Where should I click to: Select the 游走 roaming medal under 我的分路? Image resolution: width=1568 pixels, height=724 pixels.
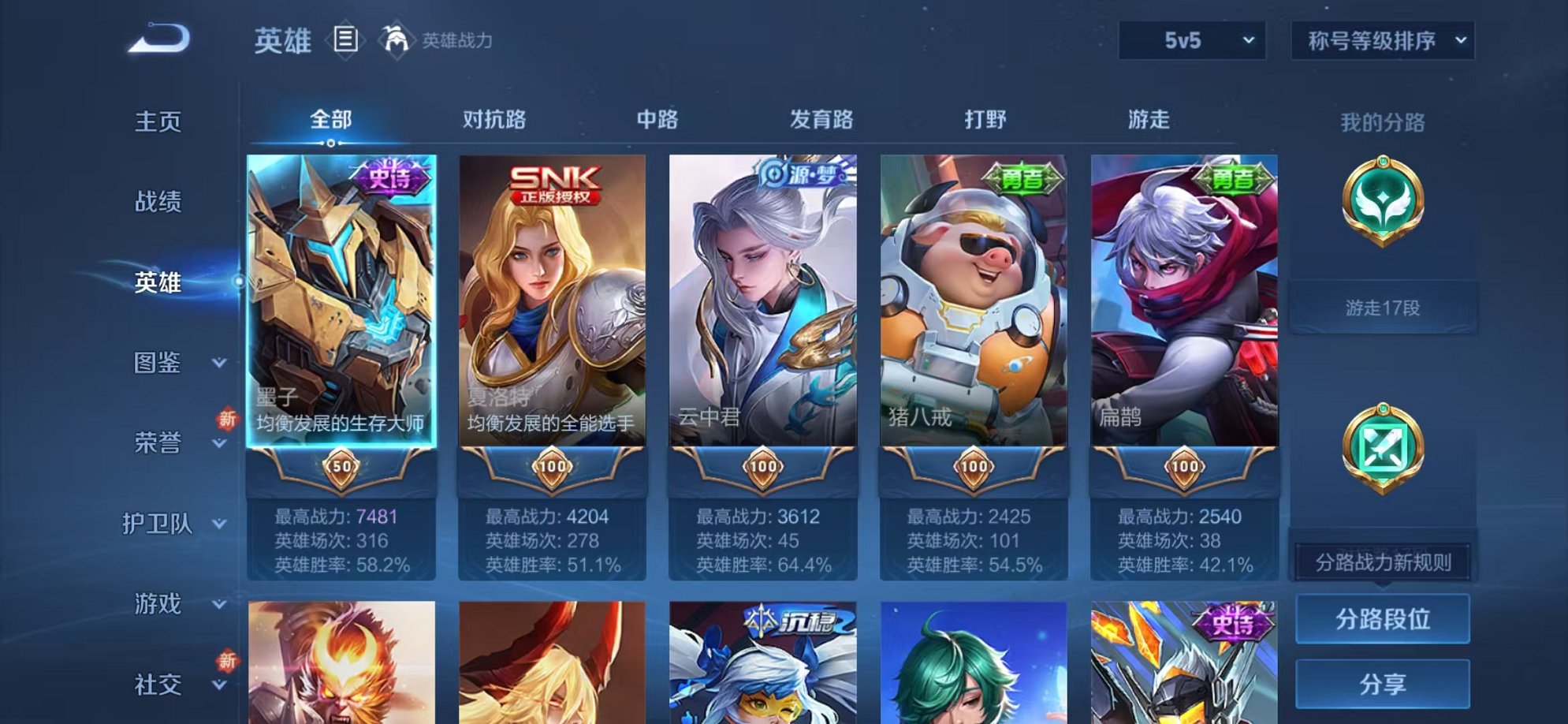coord(1384,199)
